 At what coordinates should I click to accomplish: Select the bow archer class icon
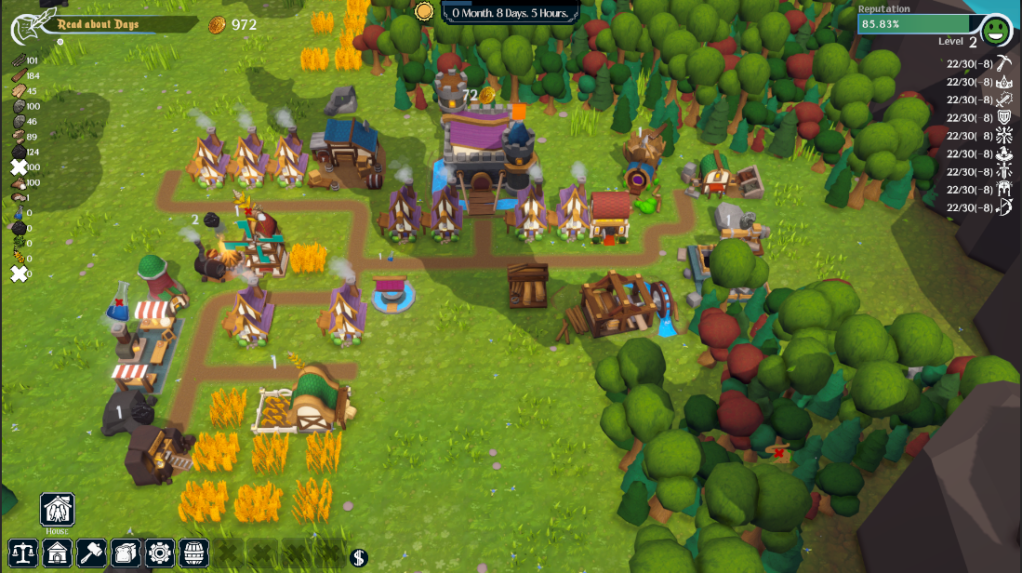(1005, 208)
